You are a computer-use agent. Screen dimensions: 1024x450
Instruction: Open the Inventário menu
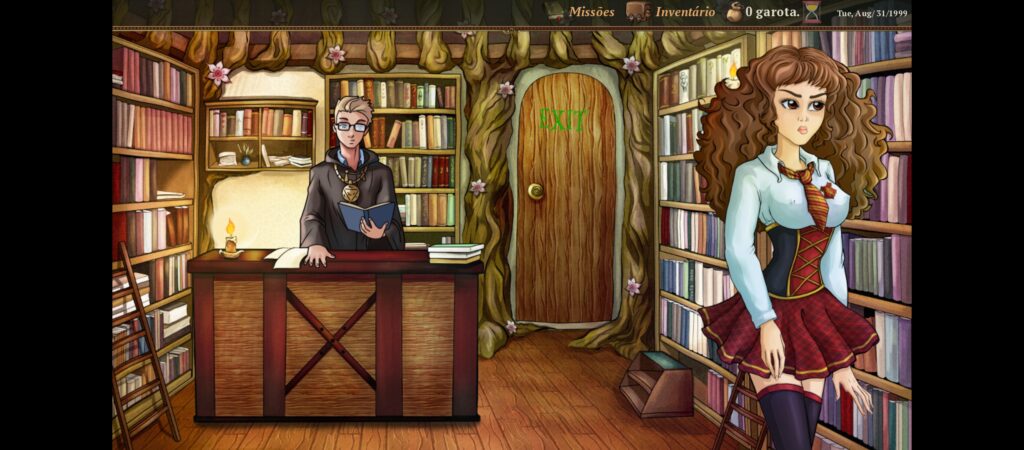click(x=672, y=12)
